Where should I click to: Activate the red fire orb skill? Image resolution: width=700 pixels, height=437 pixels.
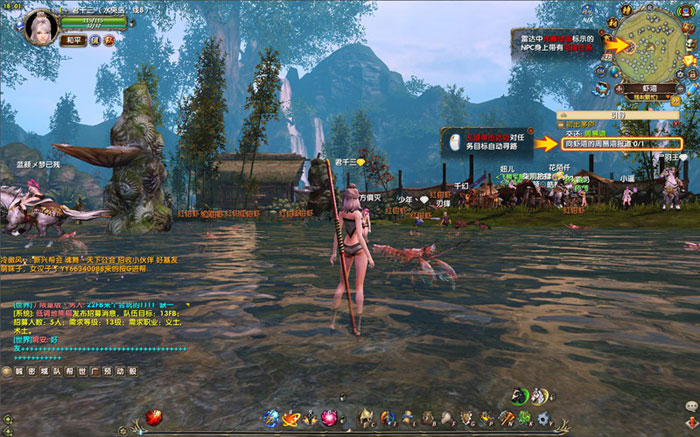tap(154, 417)
